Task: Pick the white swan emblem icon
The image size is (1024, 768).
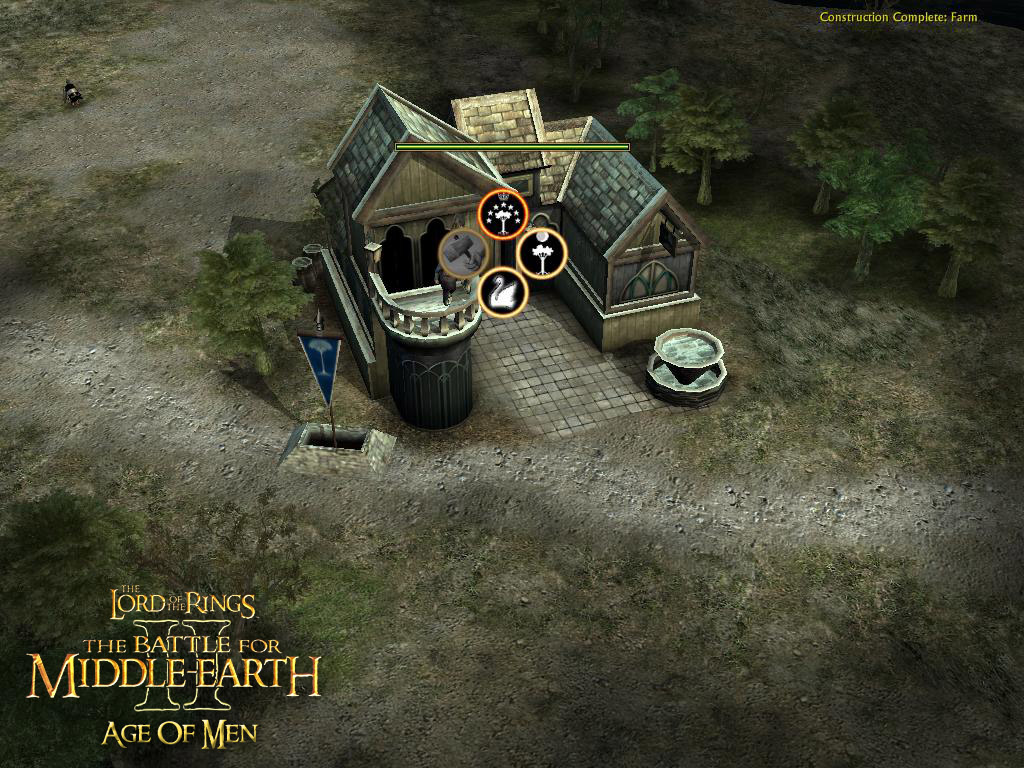Action: coord(502,293)
